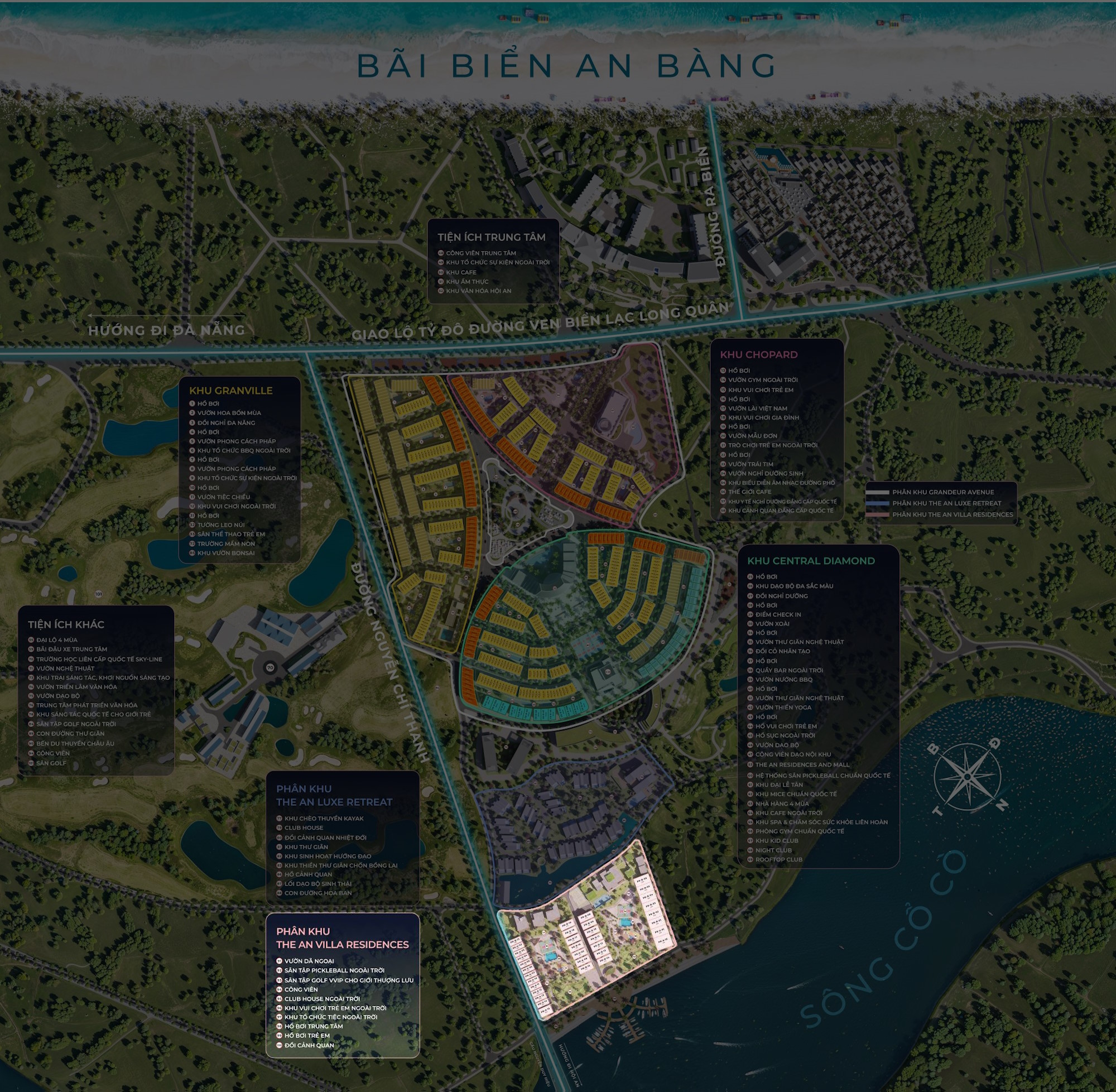Screen dimensions: 1116x1092
Task: Select Bến Du Thuyền Châu Âu entry
Action: pos(75,743)
